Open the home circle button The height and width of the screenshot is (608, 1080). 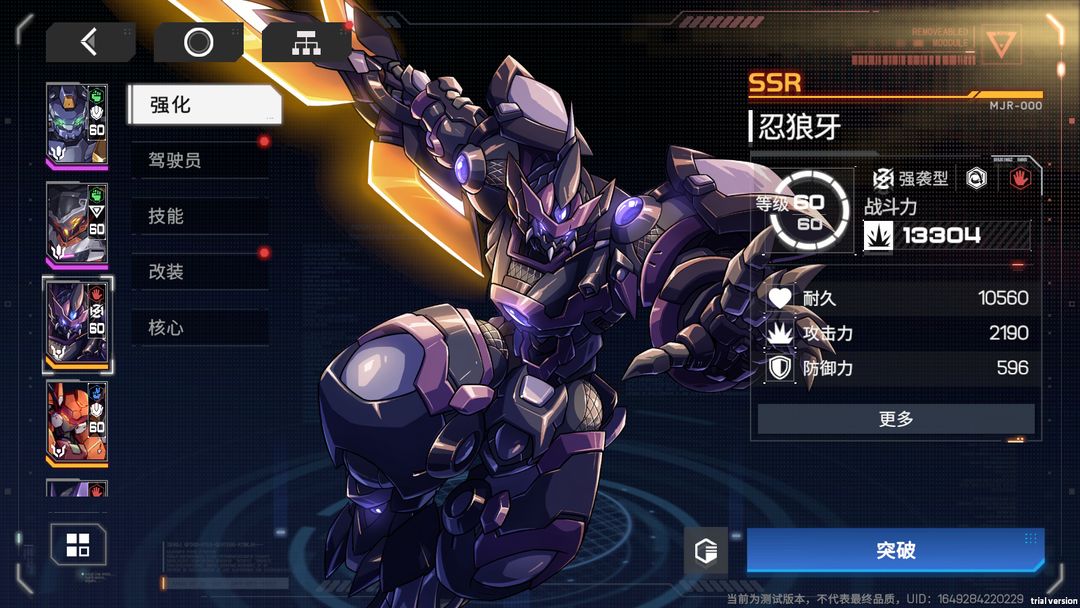(x=198, y=42)
